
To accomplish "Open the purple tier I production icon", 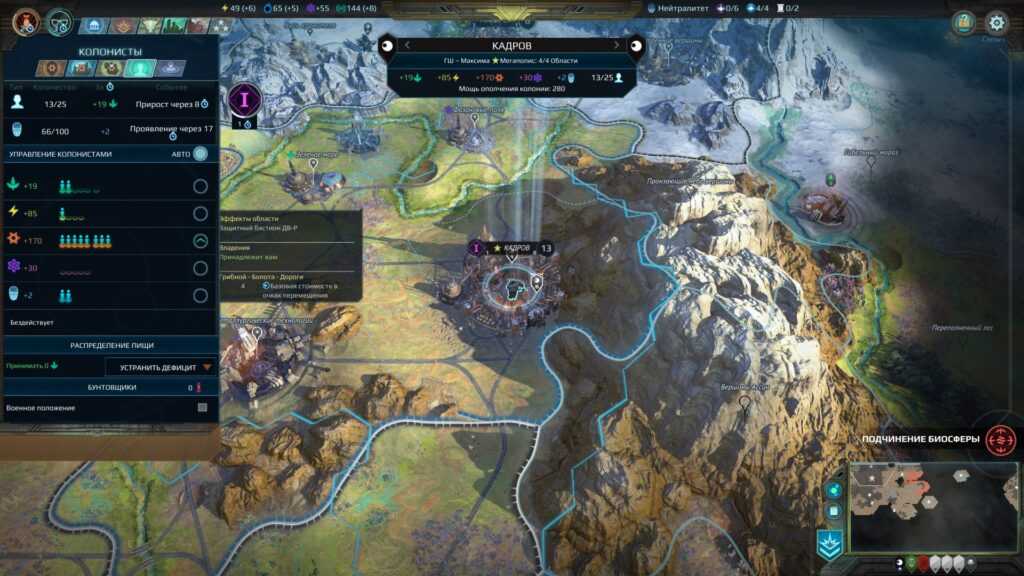I will [x=243, y=100].
